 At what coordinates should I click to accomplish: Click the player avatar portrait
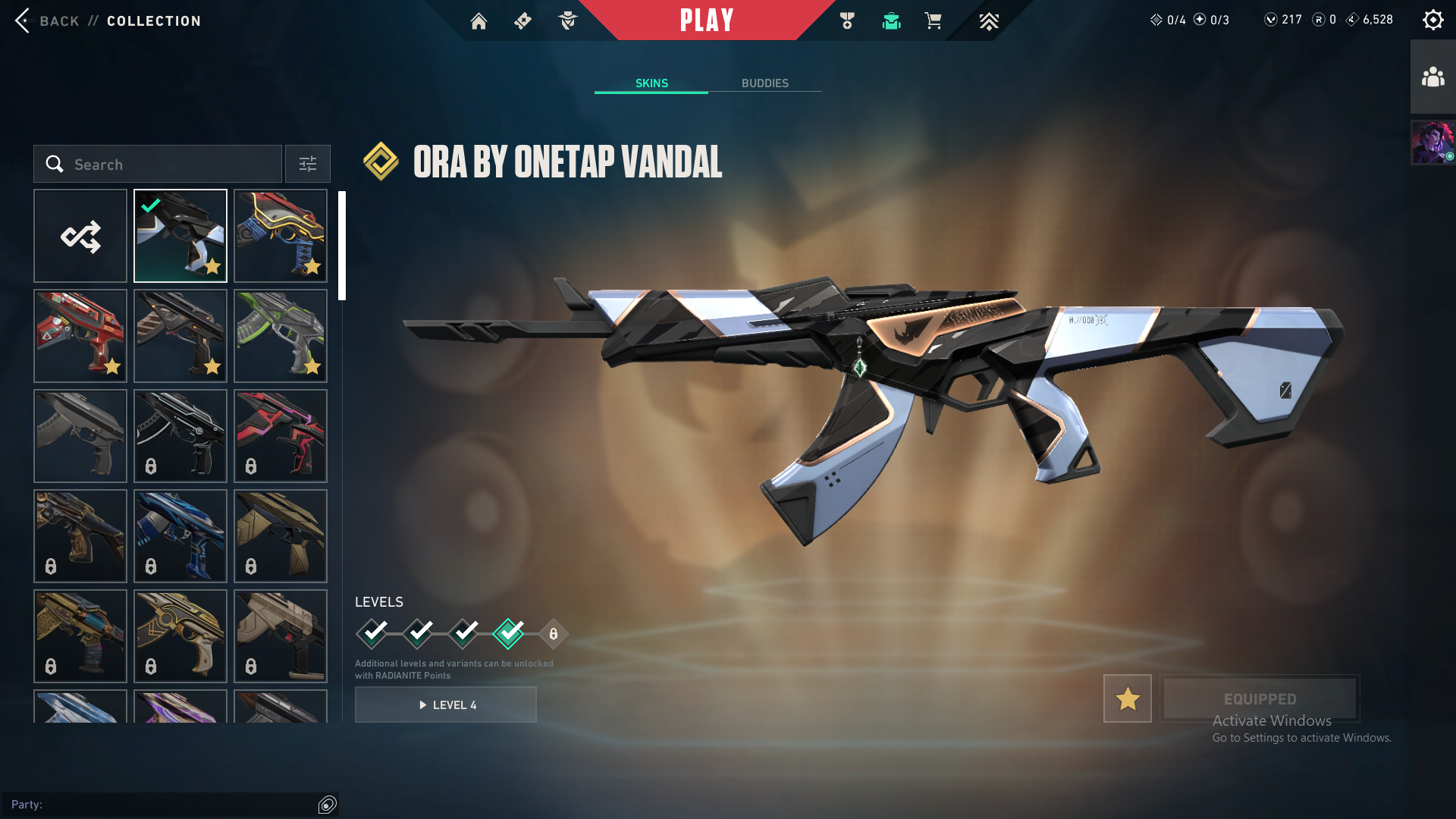(x=1432, y=142)
